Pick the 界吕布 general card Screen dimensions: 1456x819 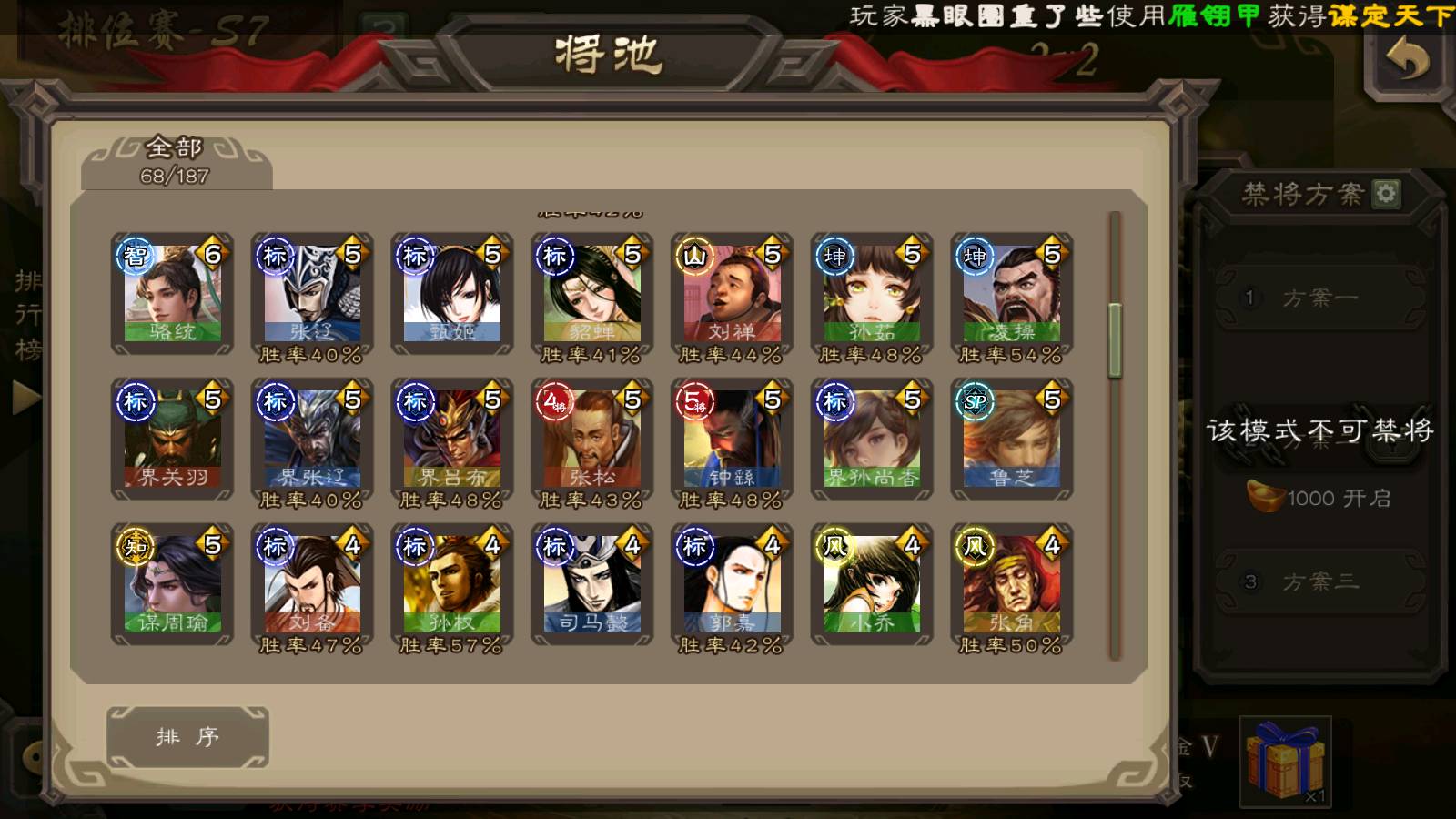click(x=452, y=439)
